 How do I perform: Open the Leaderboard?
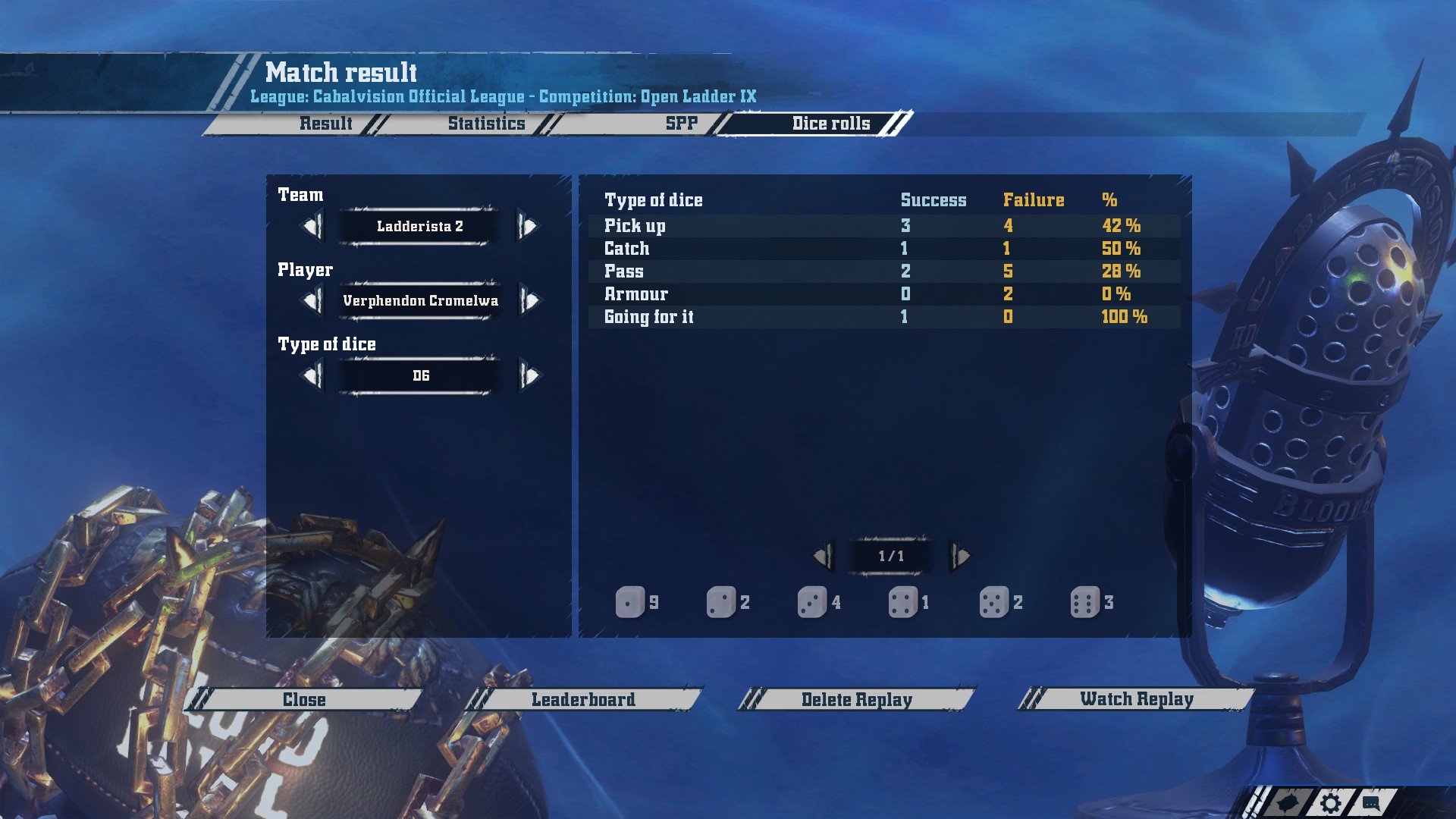583,699
